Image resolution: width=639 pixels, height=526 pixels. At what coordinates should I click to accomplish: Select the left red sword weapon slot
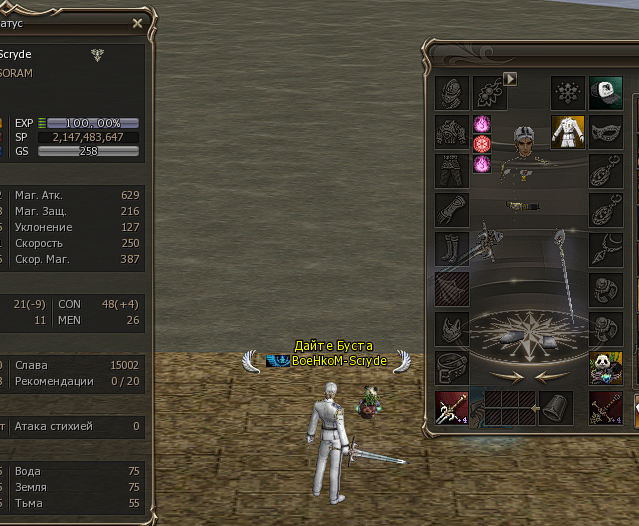[x=452, y=408]
